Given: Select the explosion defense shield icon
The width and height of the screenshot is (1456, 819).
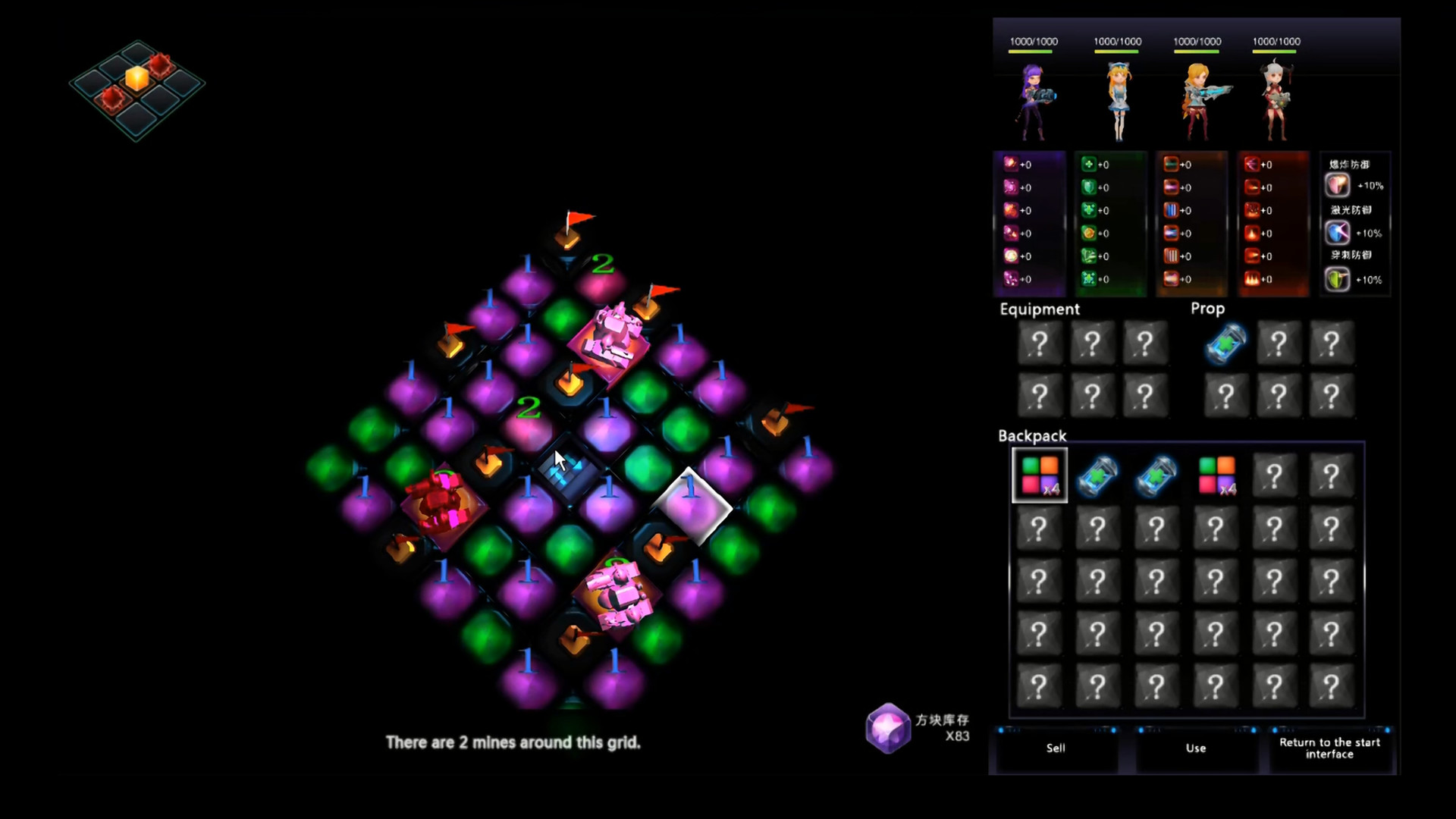Looking at the screenshot, I should 1337,185.
